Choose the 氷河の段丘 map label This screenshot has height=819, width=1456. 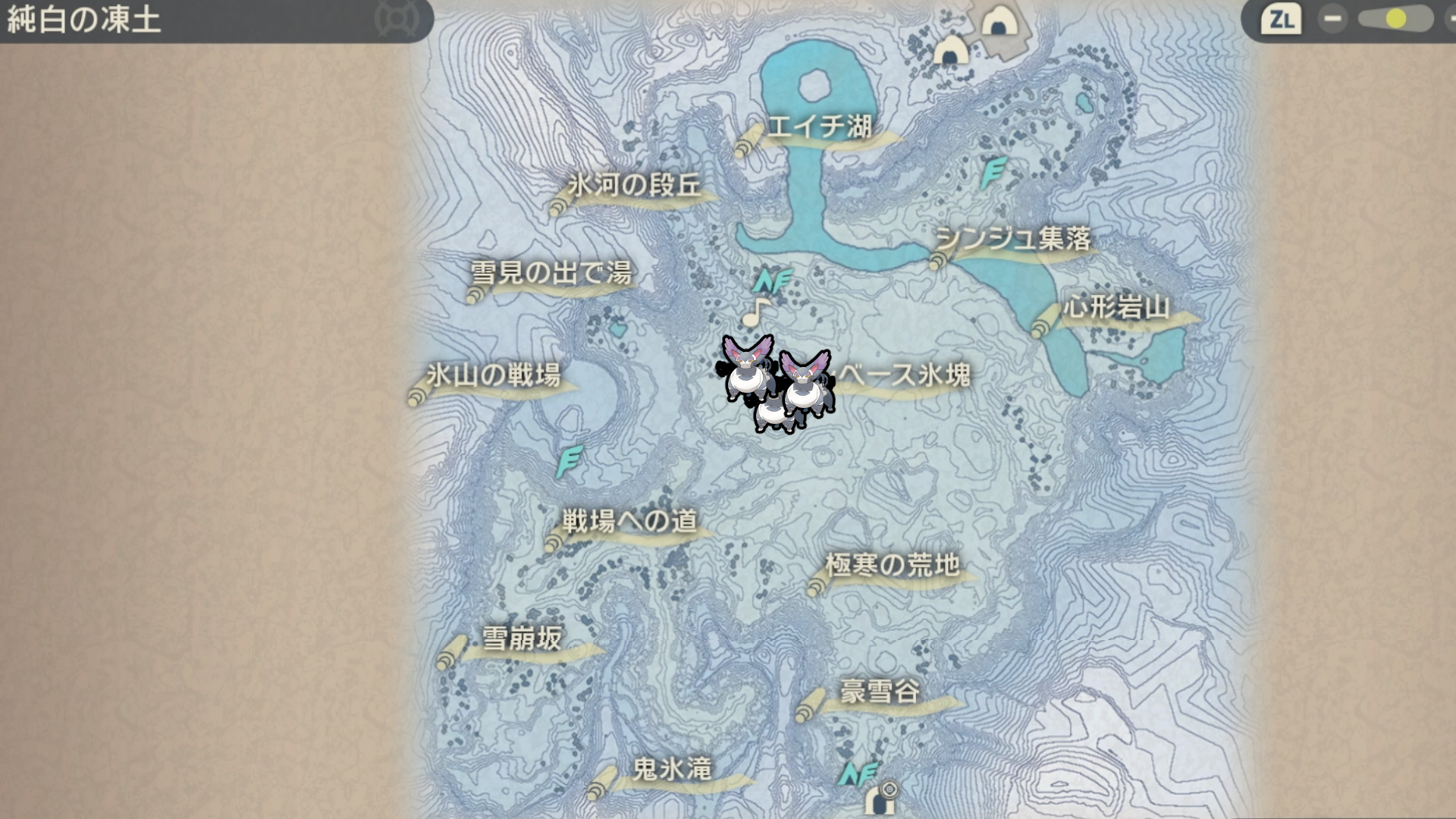coord(634,186)
